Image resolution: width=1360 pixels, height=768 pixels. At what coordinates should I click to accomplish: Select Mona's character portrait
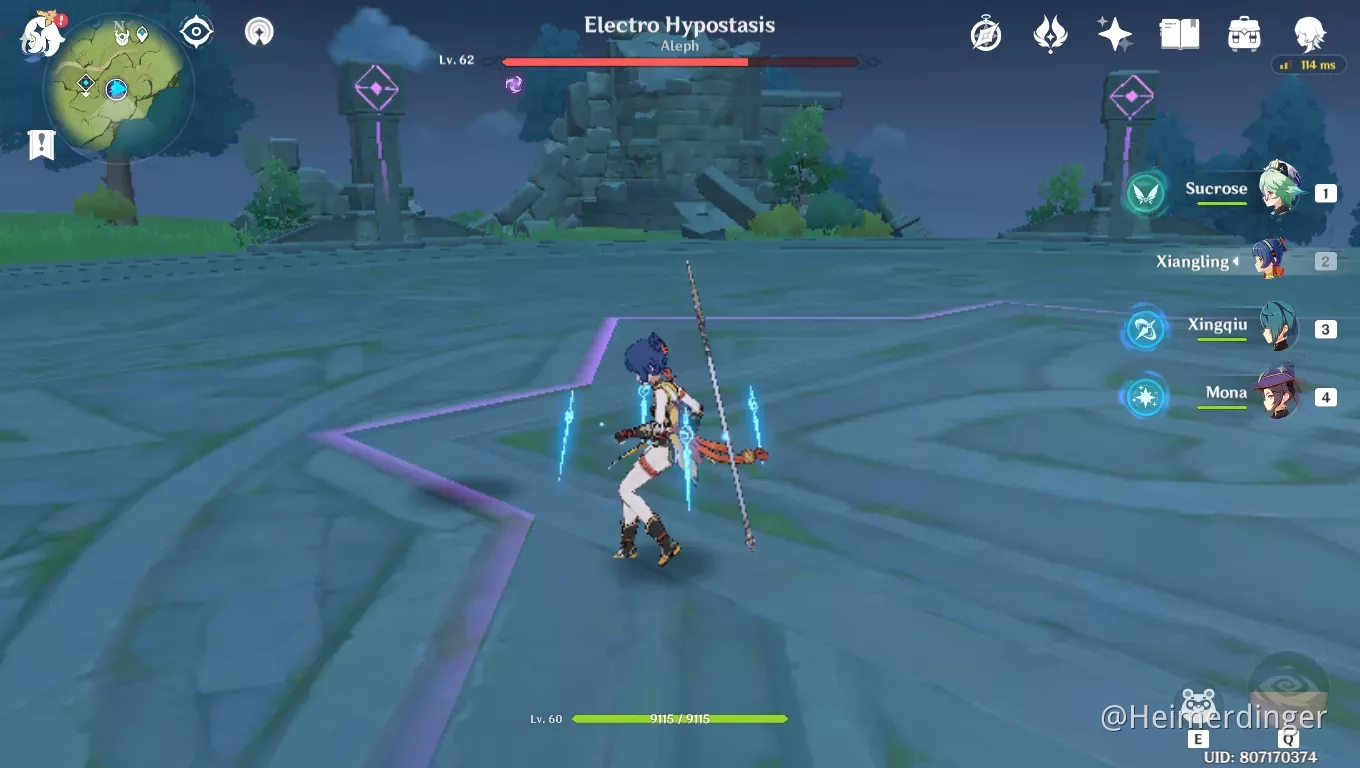(1276, 393)
